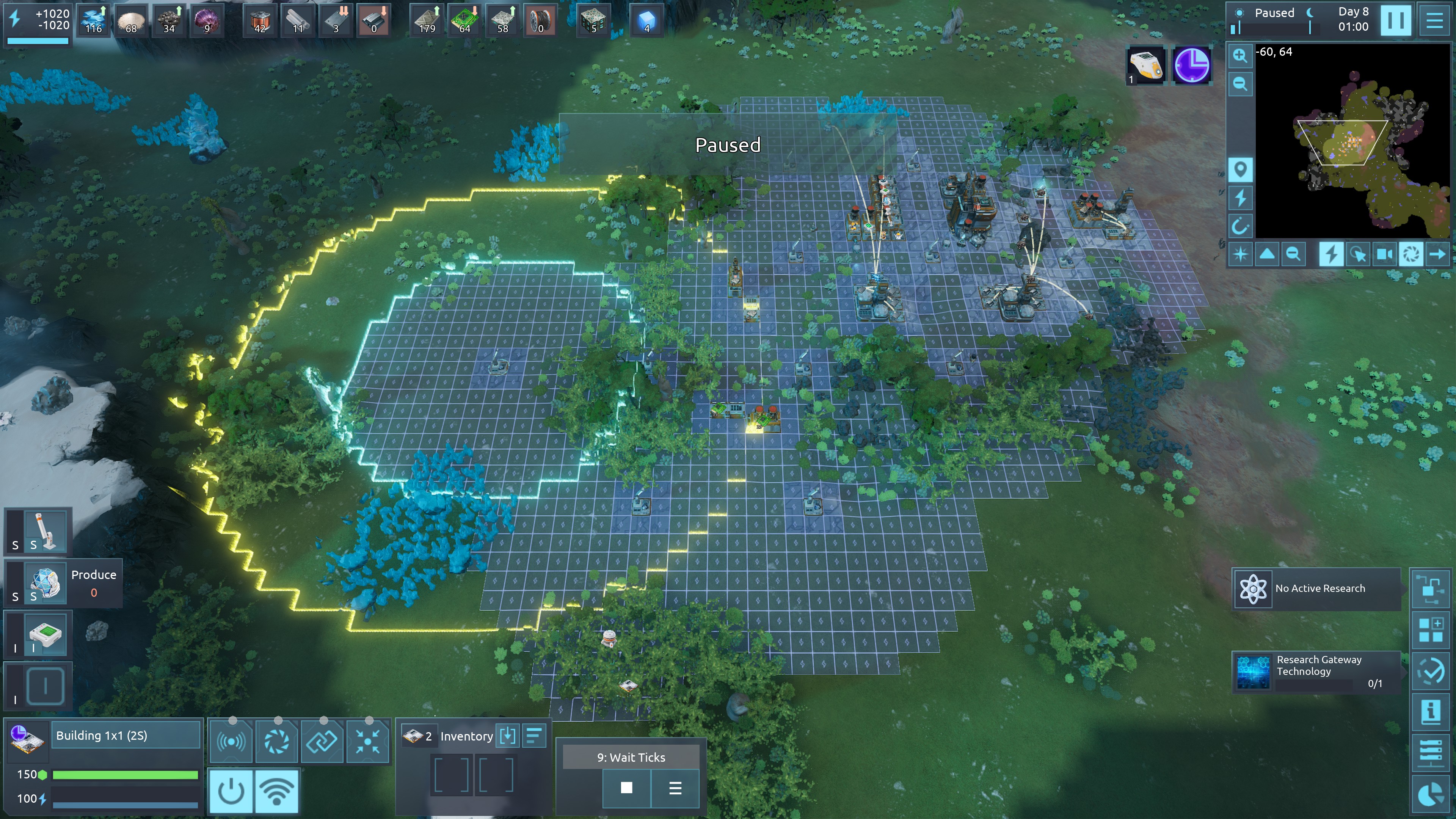Activate the magnet button beside the minimap

point(1240,227)
